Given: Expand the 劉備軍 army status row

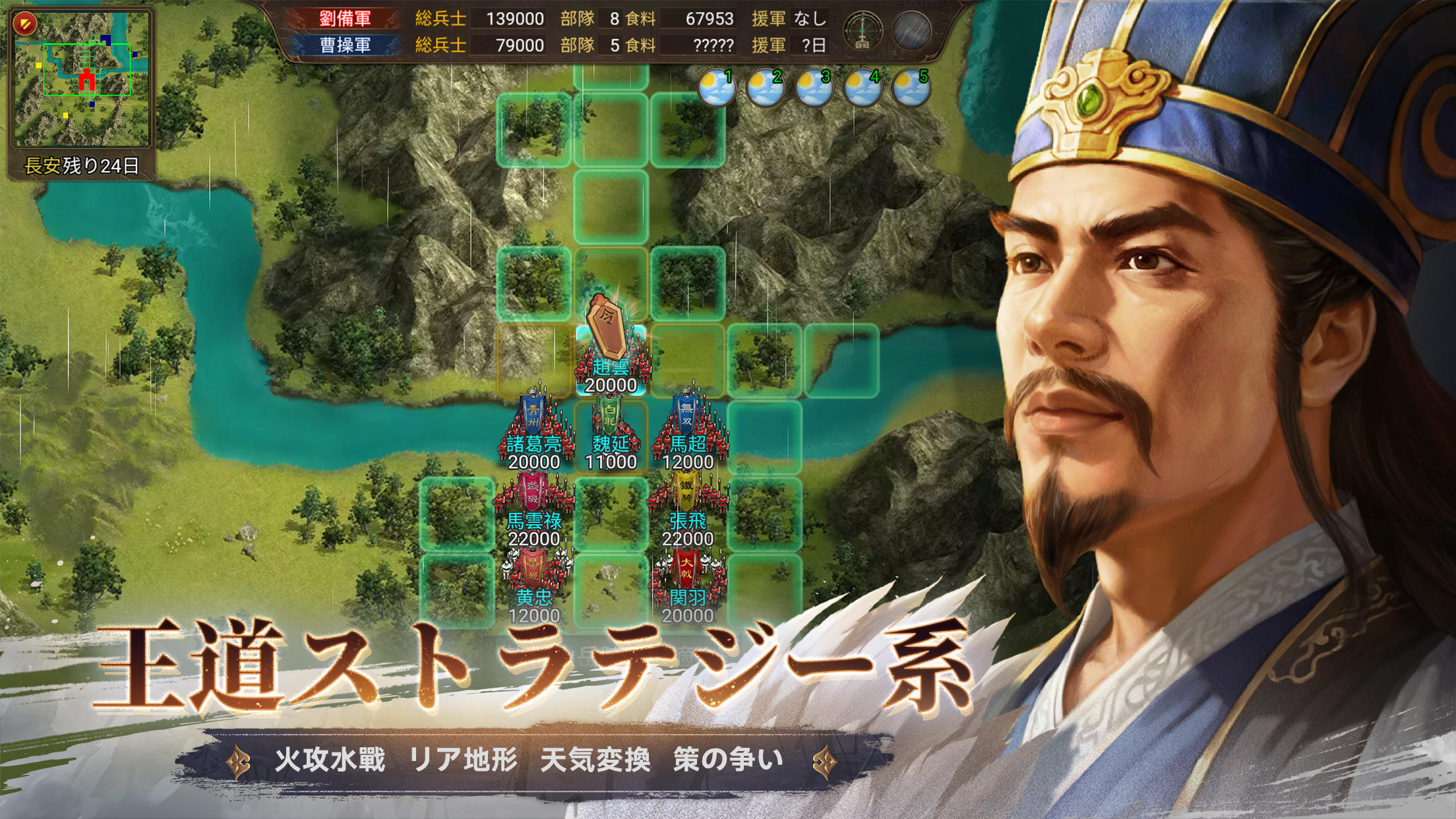Looking at the screenshot, I should coord(344,18).
